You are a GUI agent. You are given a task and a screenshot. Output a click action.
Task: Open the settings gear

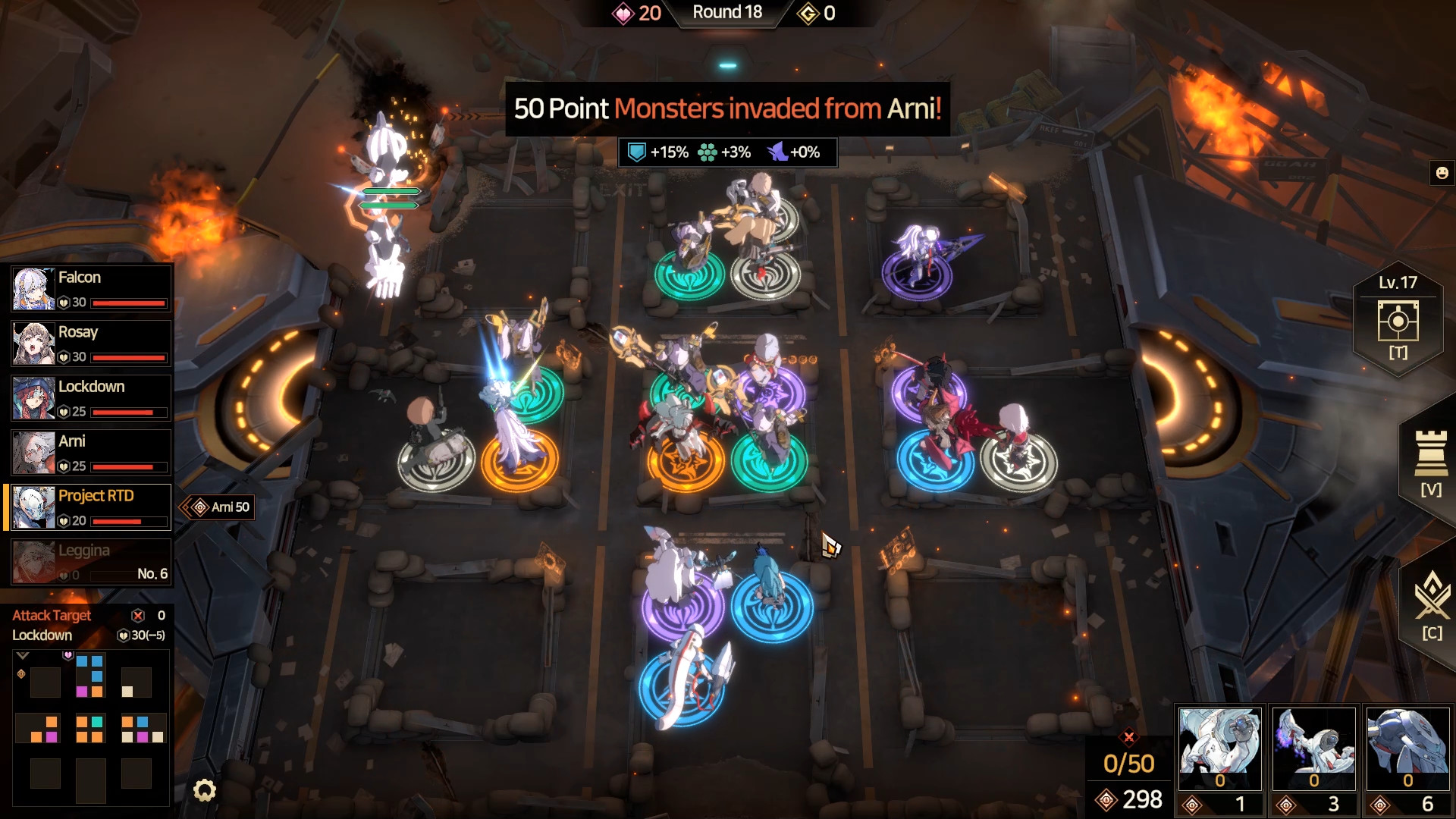pyautogui.click(x=203, y=789)
